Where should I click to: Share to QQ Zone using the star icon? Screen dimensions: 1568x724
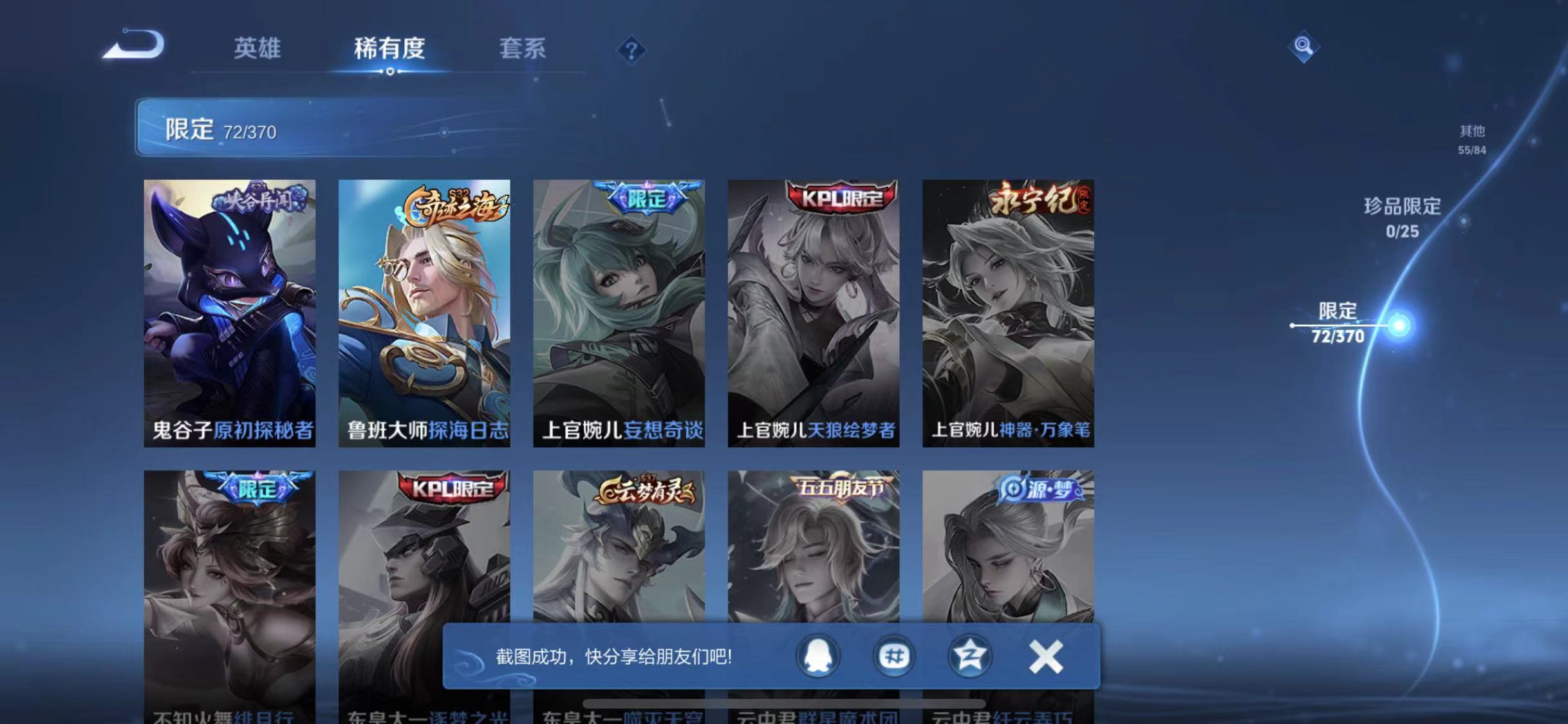coord(969,657)
